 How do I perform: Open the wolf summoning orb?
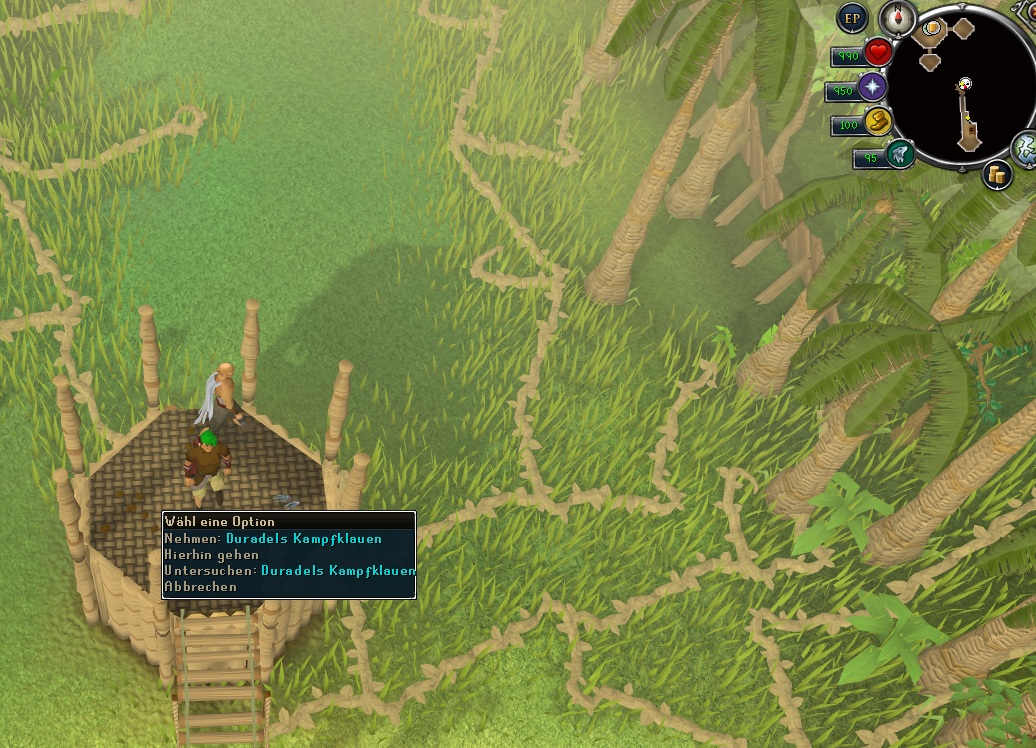pos(899,154)
